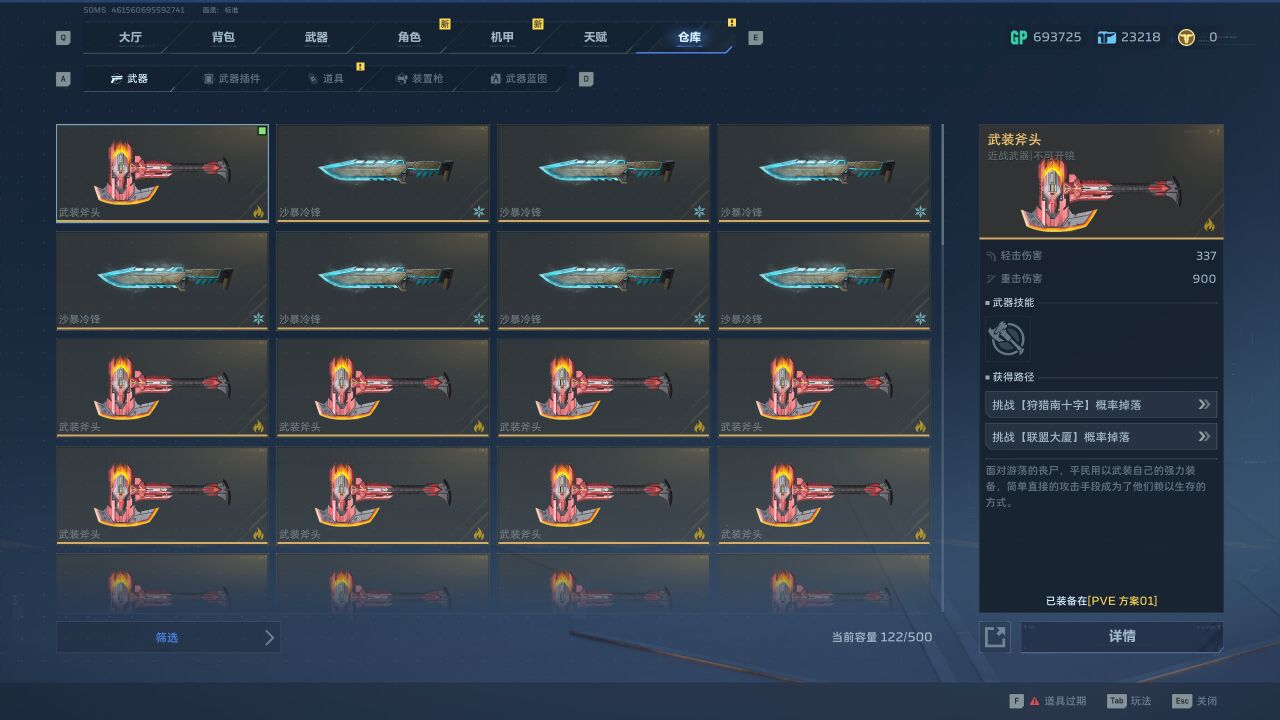The image size is (1280, 720).
Task: Open the 挑战【联盟大厦】drop source entry
Action: [1100, 436]
